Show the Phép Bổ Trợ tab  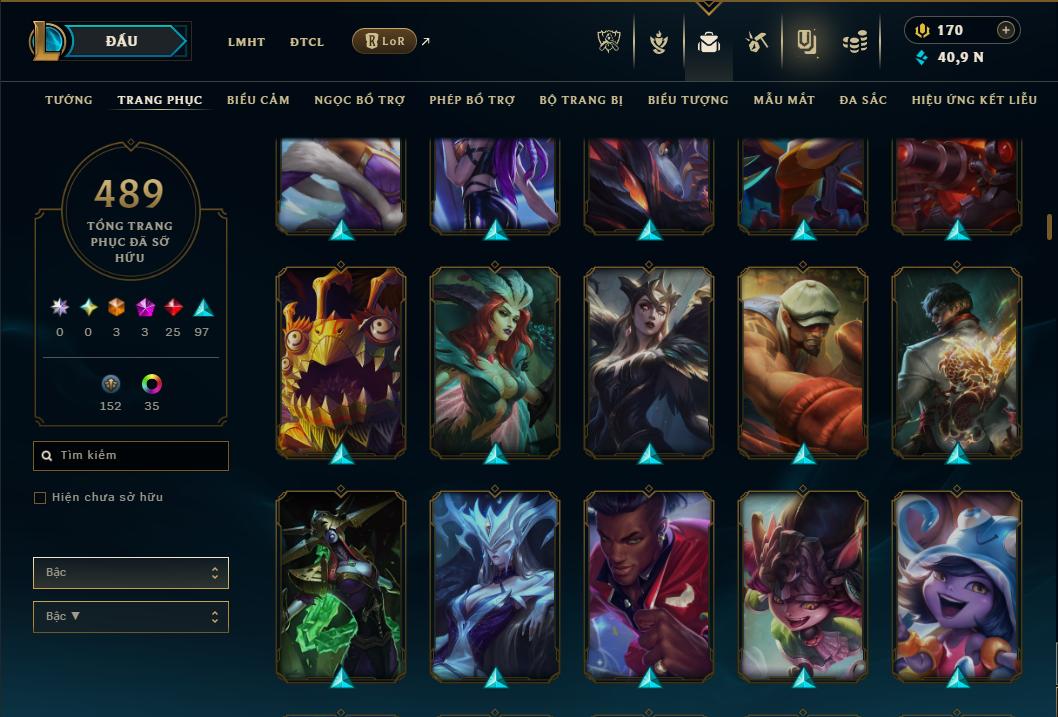pyautogui.click(x=472, y=100)
